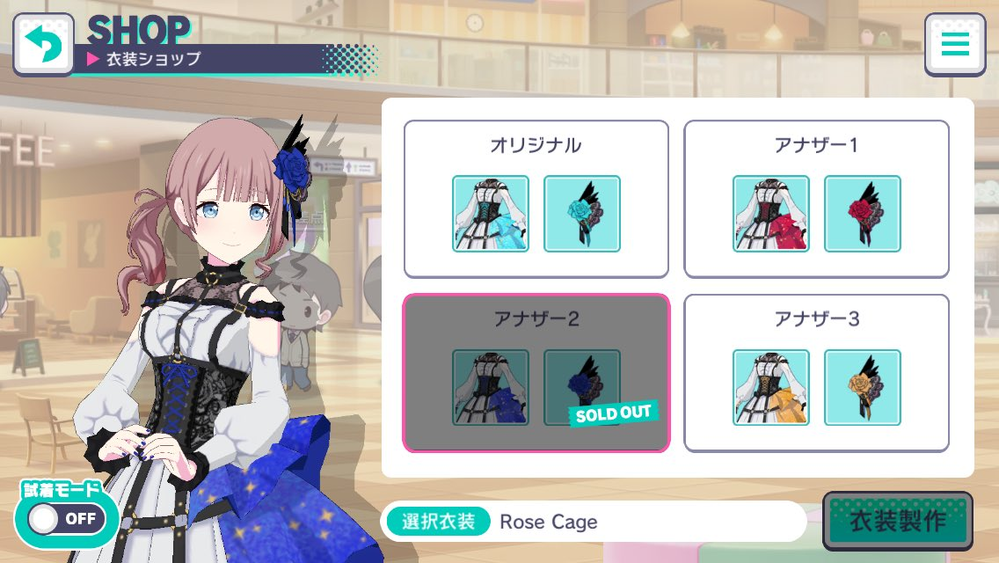Click the orange dress outfit thumbnail
Screen dimensions: 999x563
tap(770, 387)
